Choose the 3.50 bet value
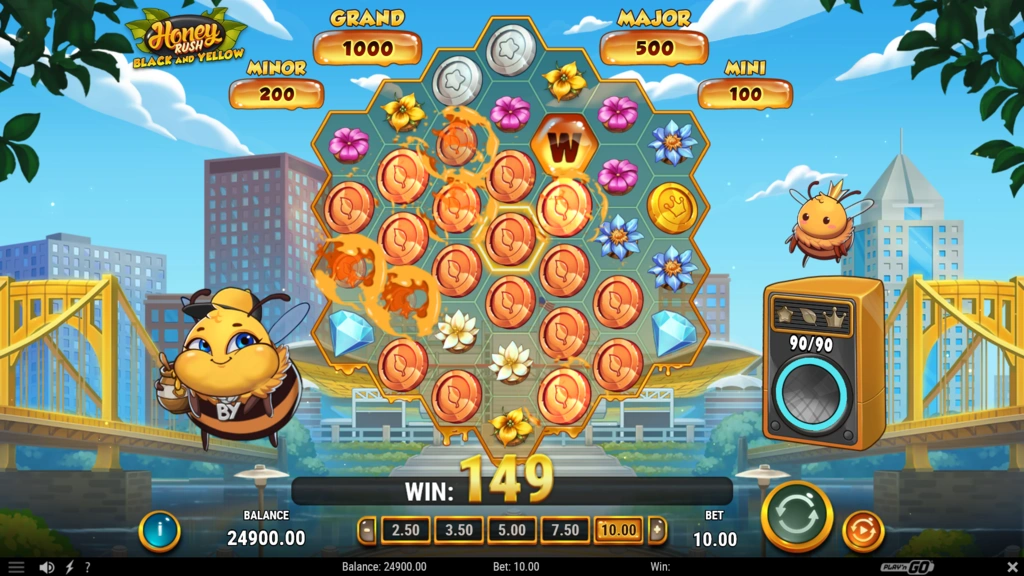 click(459, 530)
